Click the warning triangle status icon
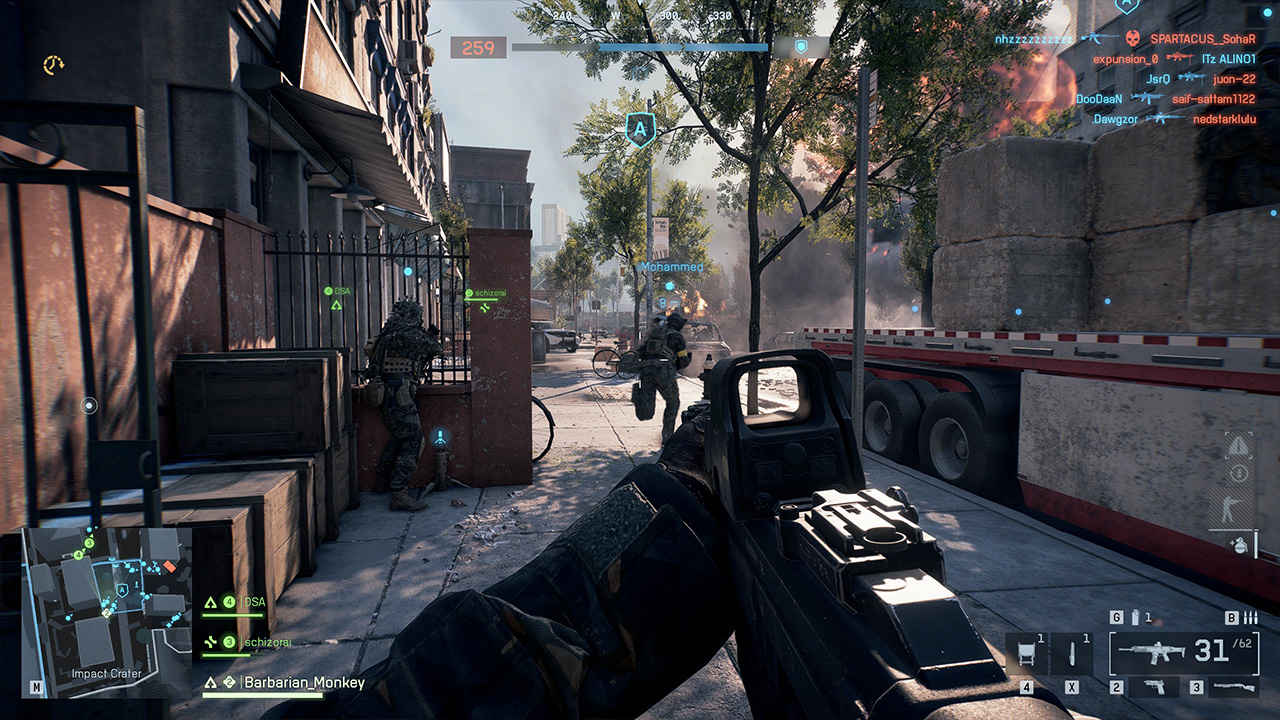The height and width of the screenshot is (720, 1280). coord(1239,445)
